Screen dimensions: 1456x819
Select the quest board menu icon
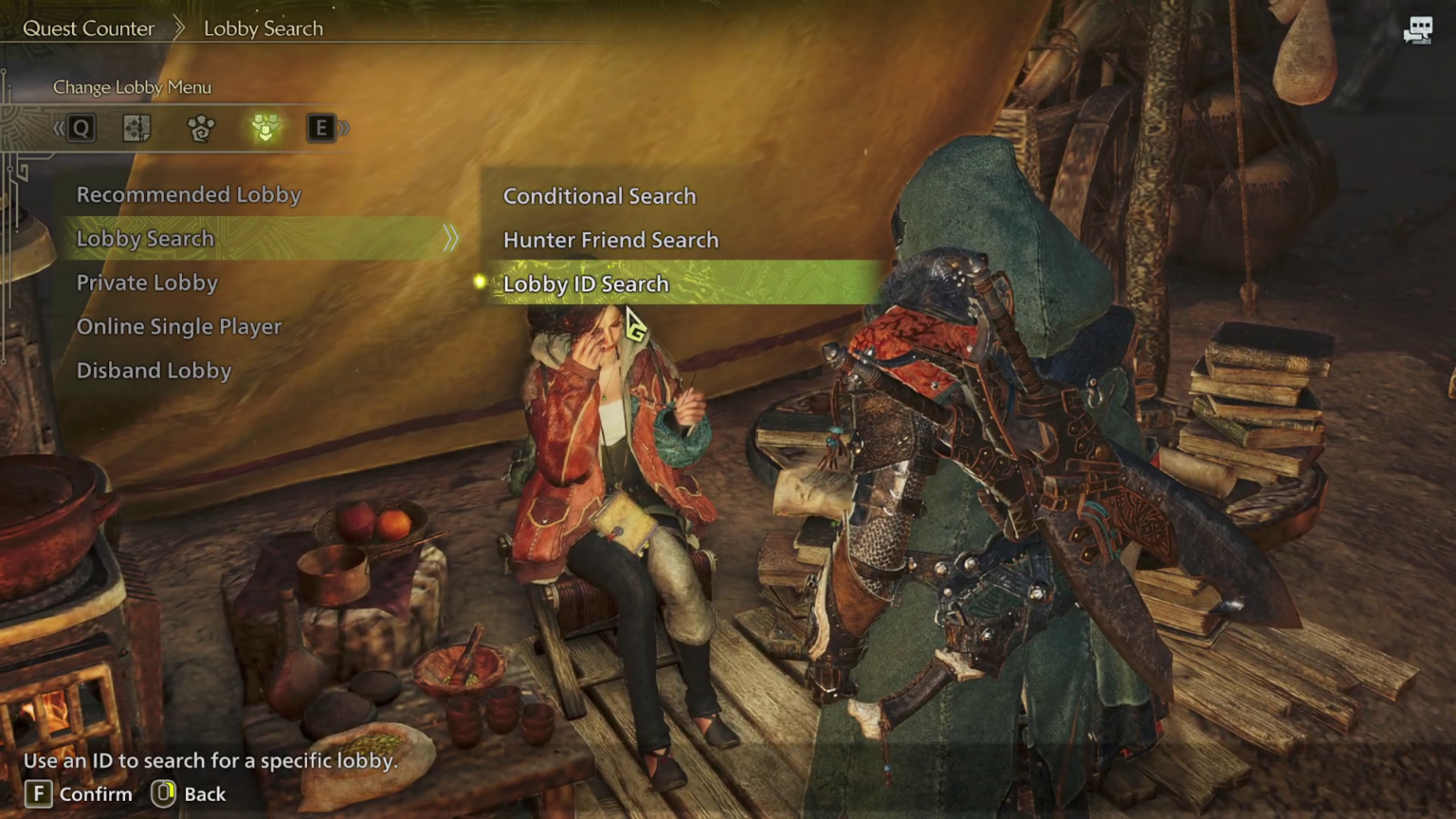(136, 128)
